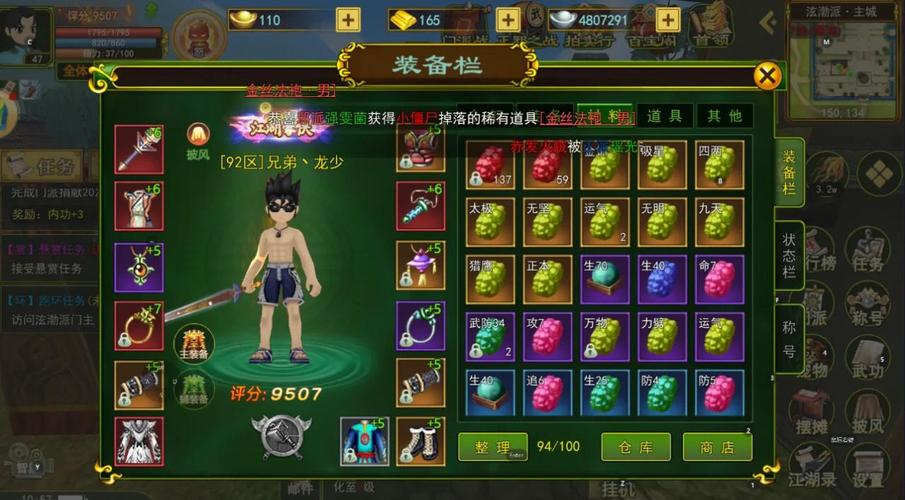
Task: Switch to the 道具 items tab
Action: point(664,116)
